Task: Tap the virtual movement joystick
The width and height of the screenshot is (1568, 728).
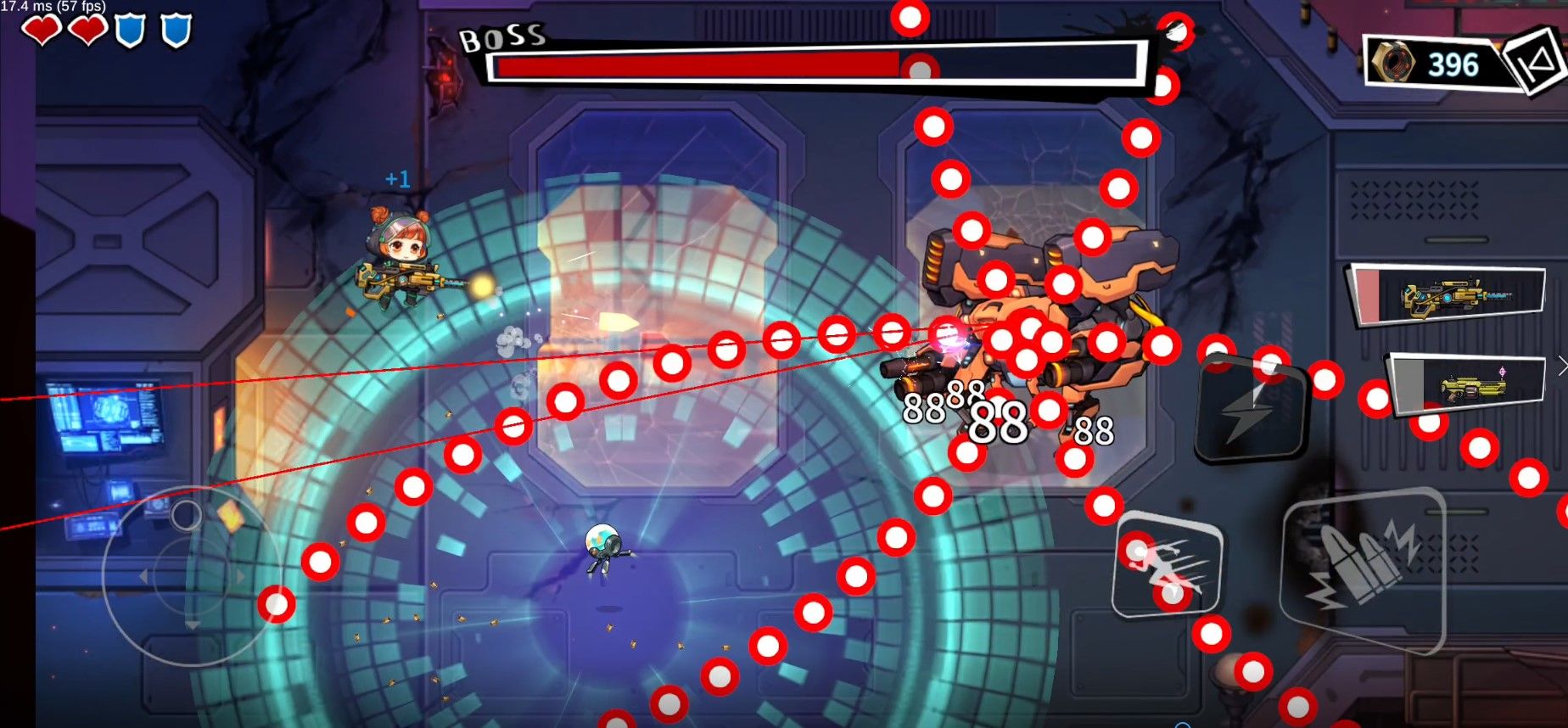Action: (x=188, y=575)
